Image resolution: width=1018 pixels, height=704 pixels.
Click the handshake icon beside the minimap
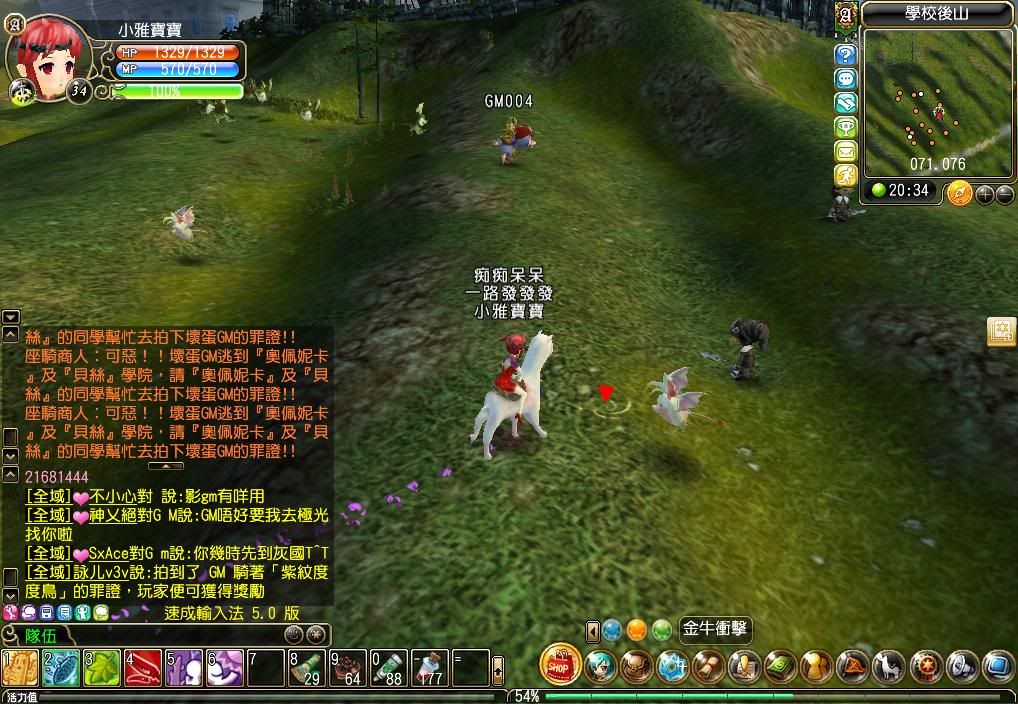coord(846,103)
